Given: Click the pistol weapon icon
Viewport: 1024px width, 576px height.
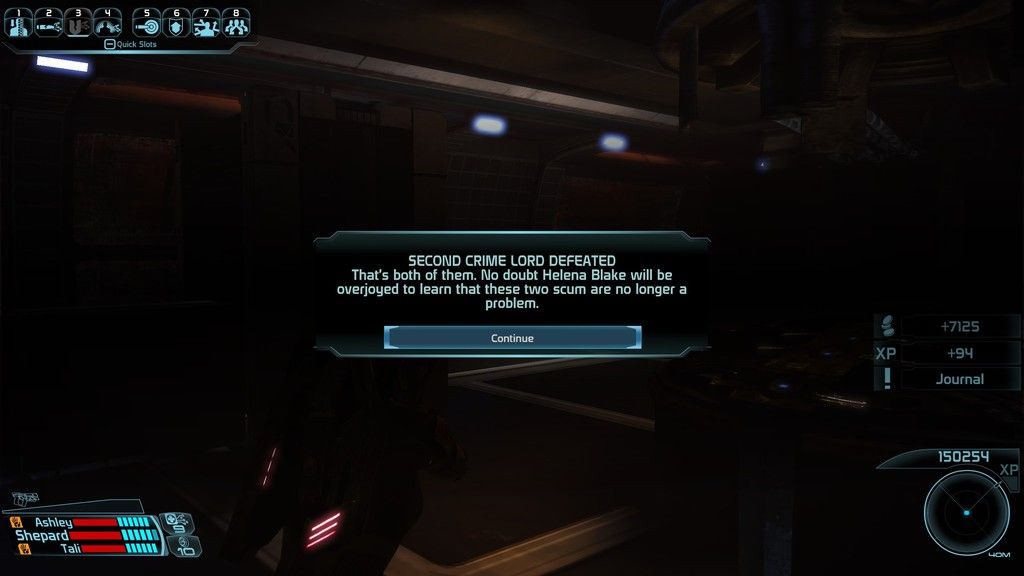Looking at the screenshot, I should click(x=26, y=497).
